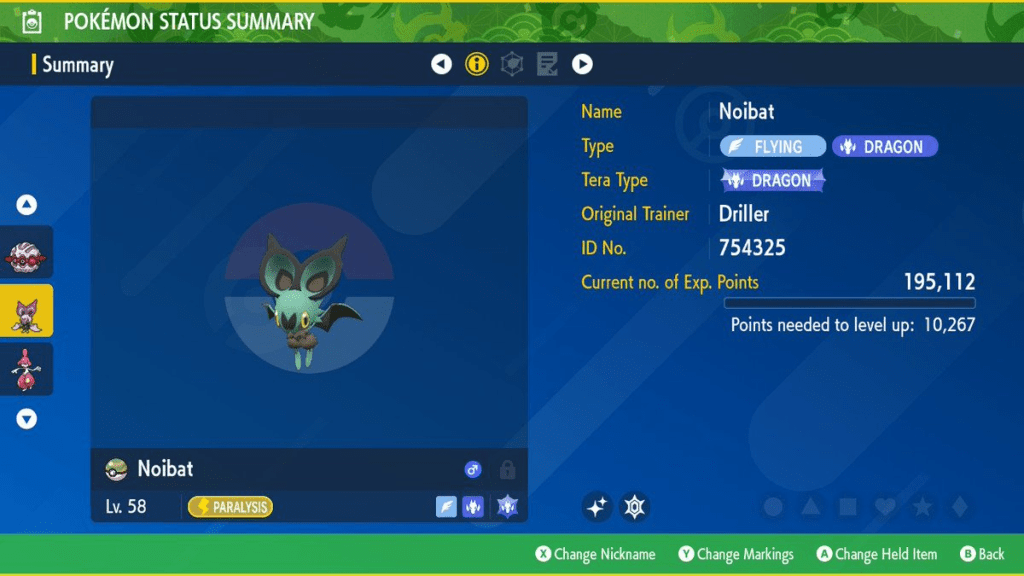Toggle the diamond marking
The height and width of the screenshot is (576, 1024).
959,508
